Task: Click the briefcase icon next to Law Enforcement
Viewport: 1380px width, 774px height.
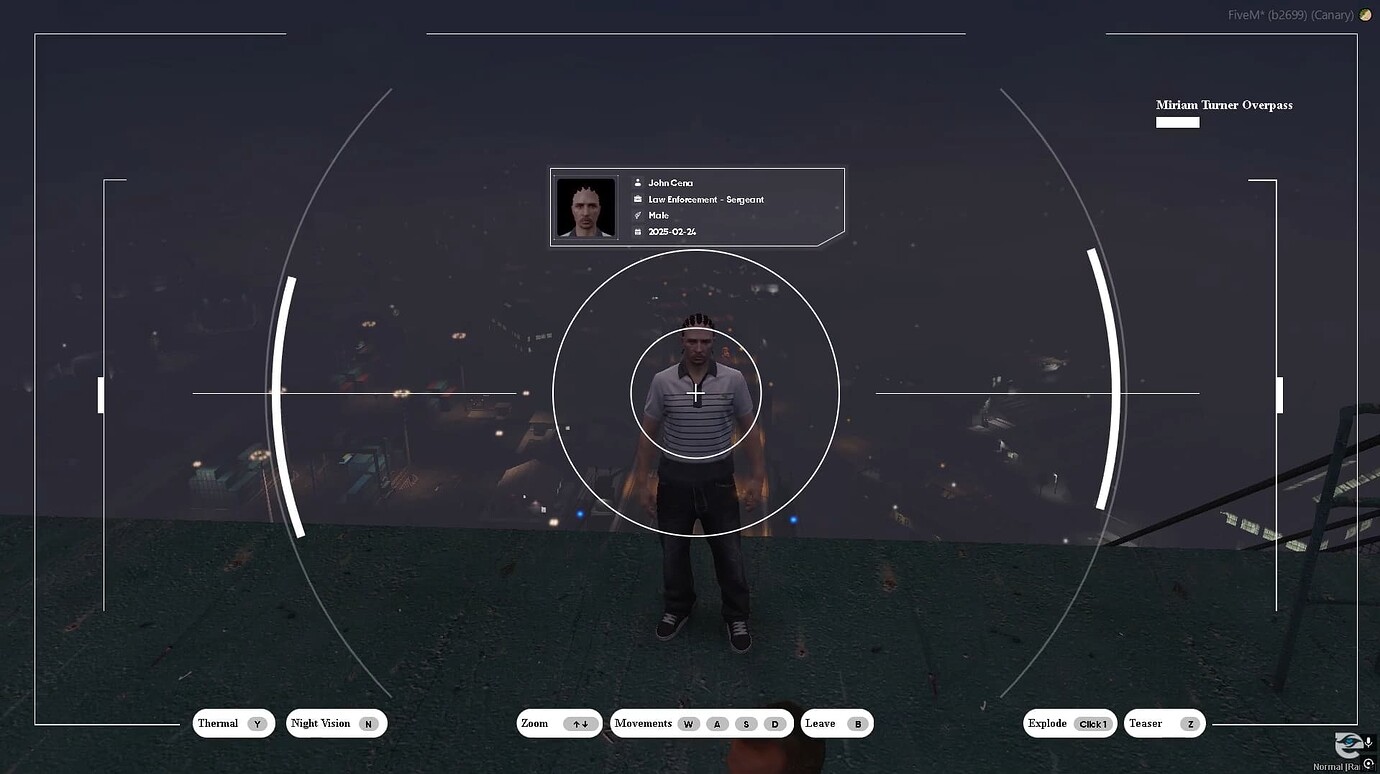Action: click(638, 199)
